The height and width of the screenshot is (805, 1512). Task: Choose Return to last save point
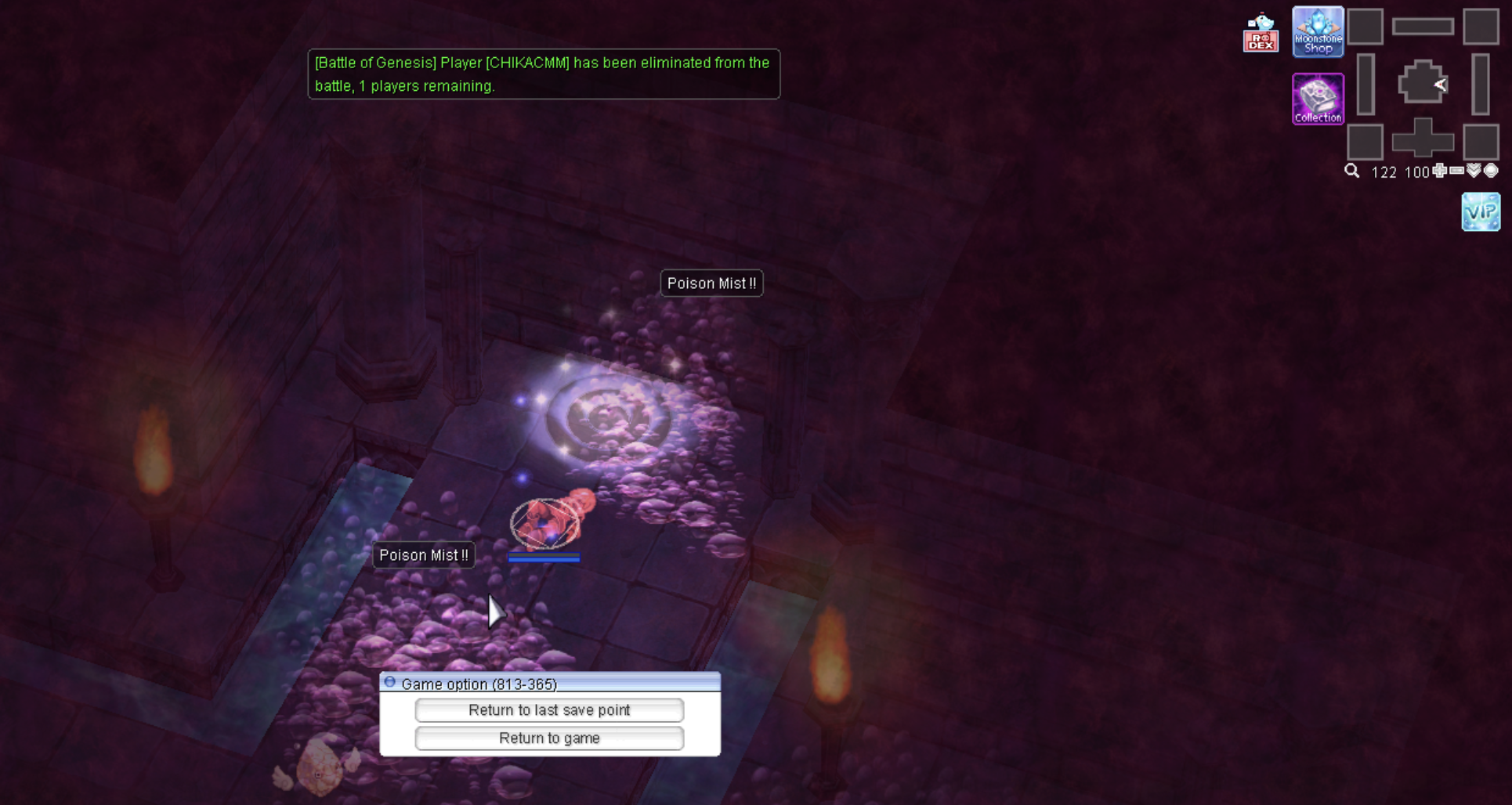(549, 710)
